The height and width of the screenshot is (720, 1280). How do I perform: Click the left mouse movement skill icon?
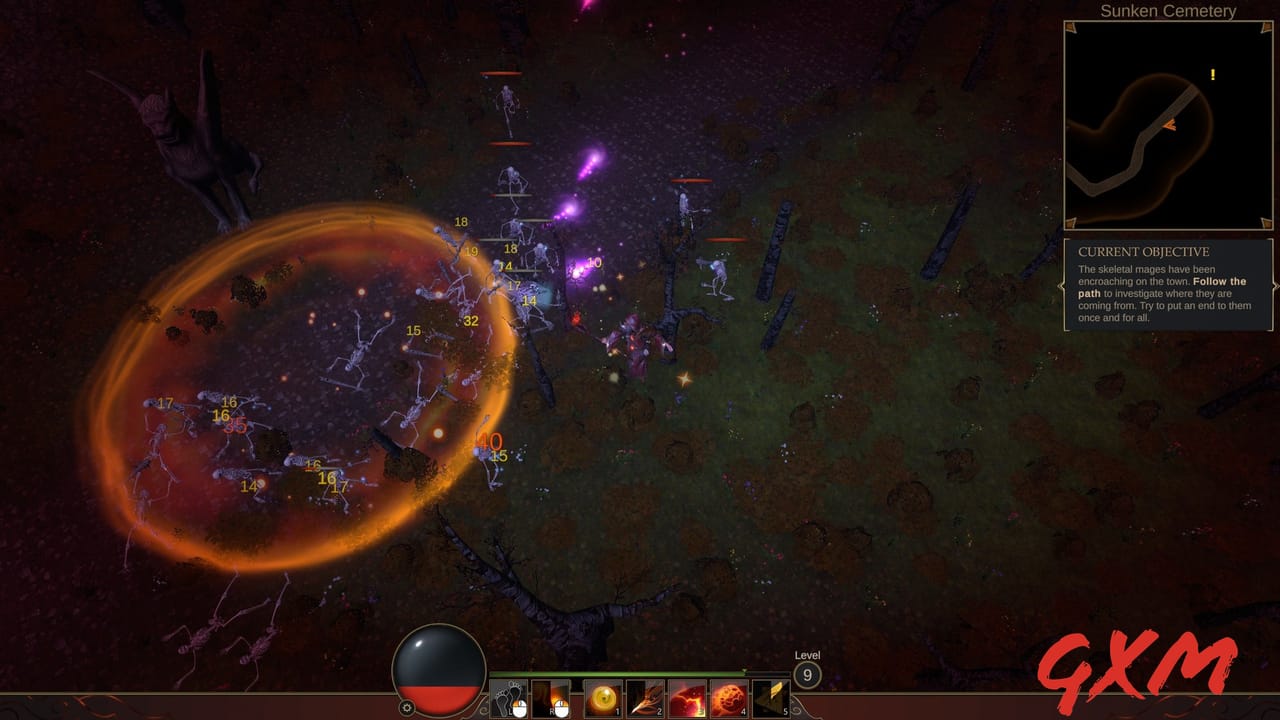click(x=508, y=697)
